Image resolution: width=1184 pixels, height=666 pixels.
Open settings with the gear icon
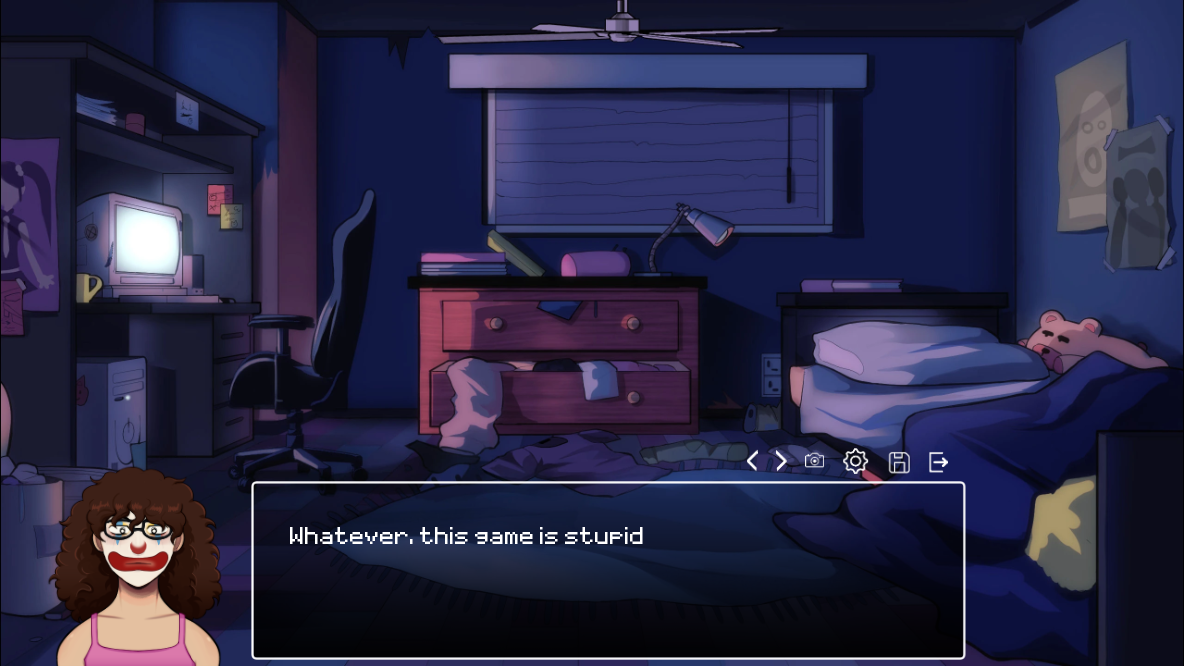tap(856, 461)
